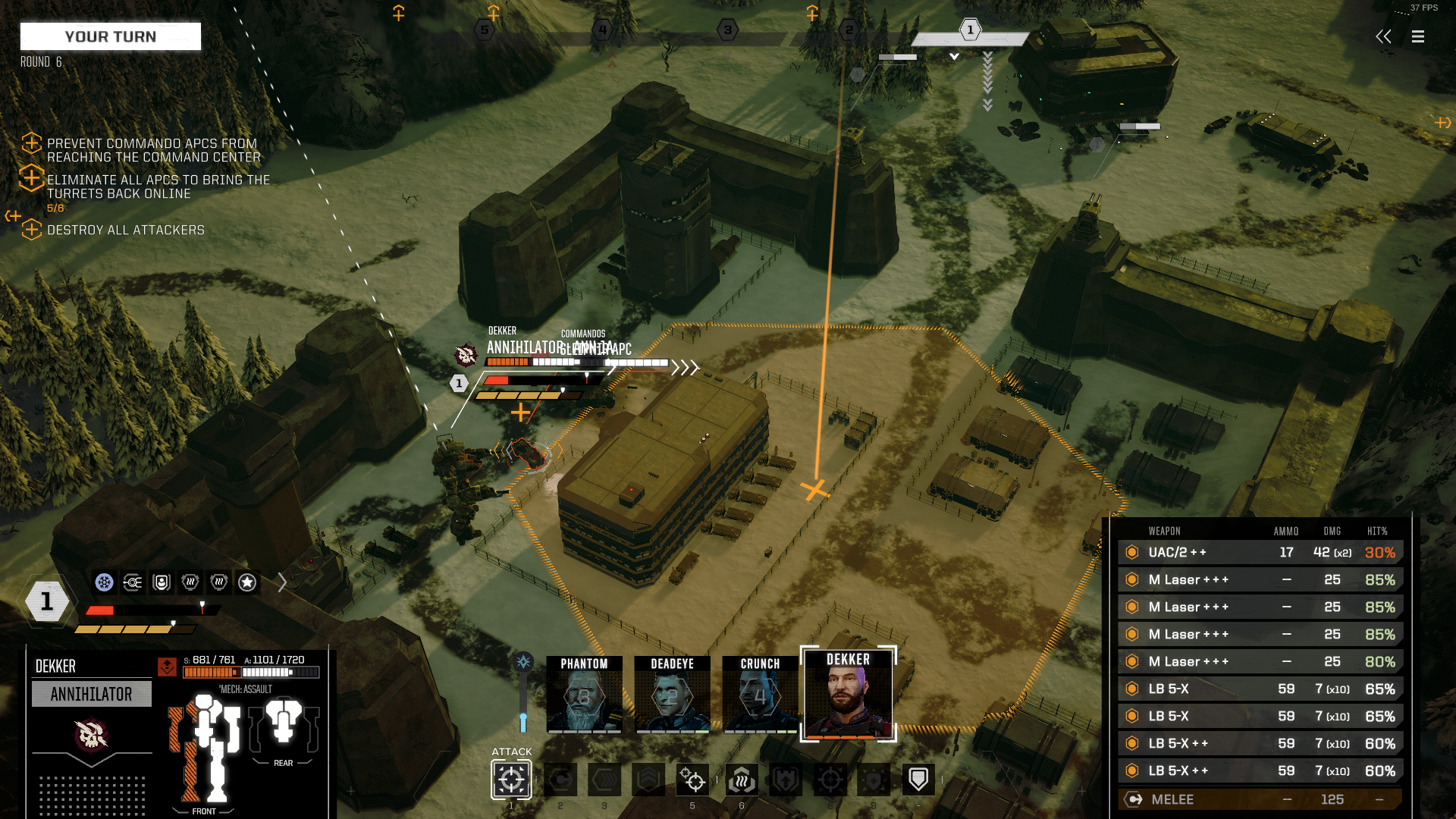
Task: Click the ANNIHILATOR mech name label
Action: click(x=91, y=693)
